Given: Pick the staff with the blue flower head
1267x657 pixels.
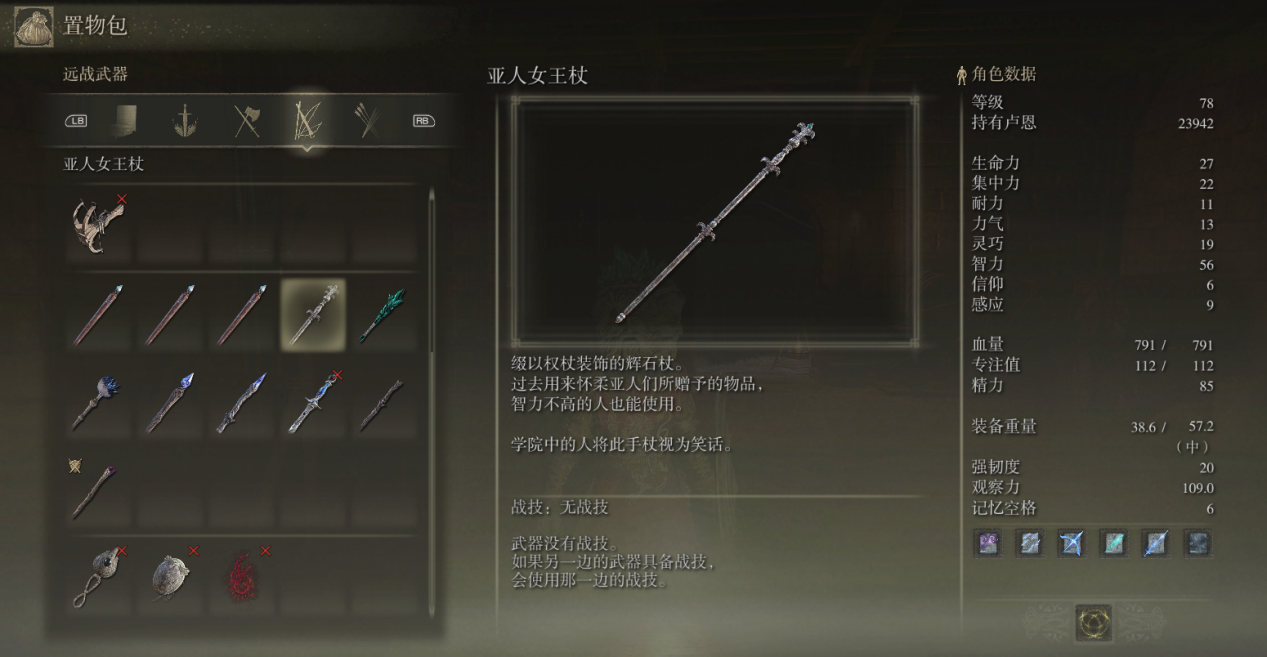Looking at the screenshot, I should [x=98, y=401].
